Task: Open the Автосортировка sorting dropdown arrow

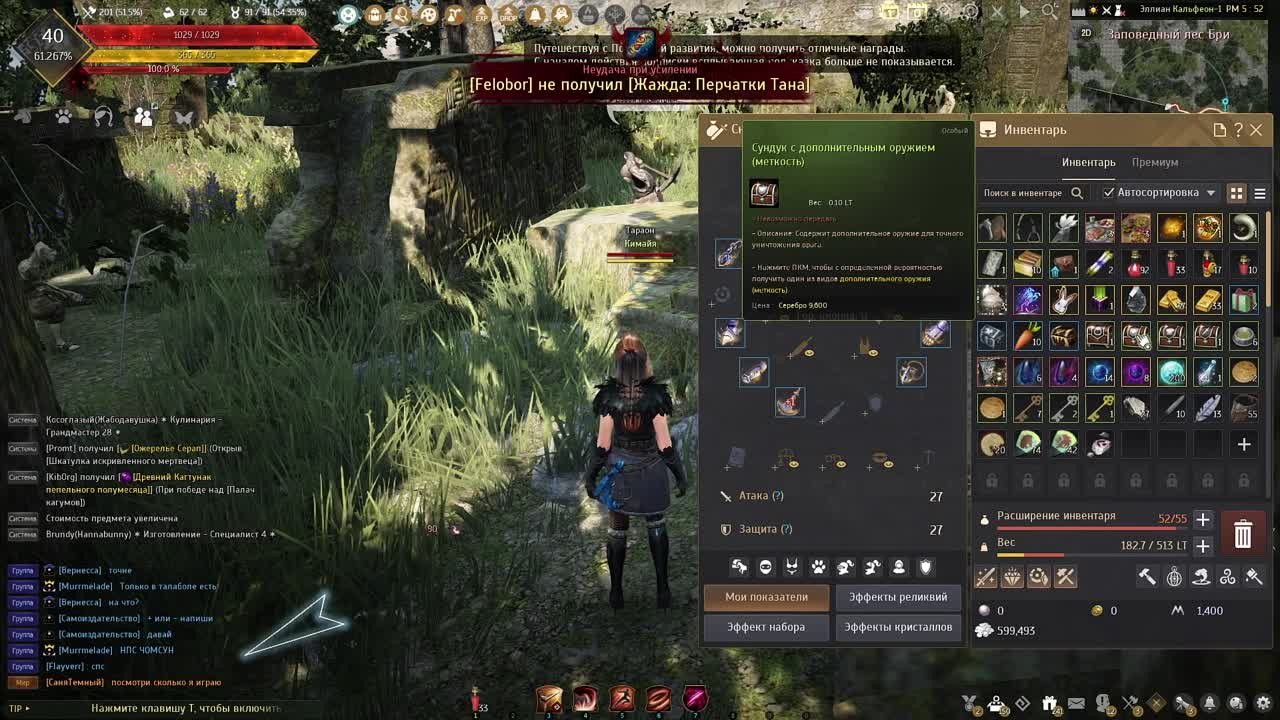Action: [1211, 193]
